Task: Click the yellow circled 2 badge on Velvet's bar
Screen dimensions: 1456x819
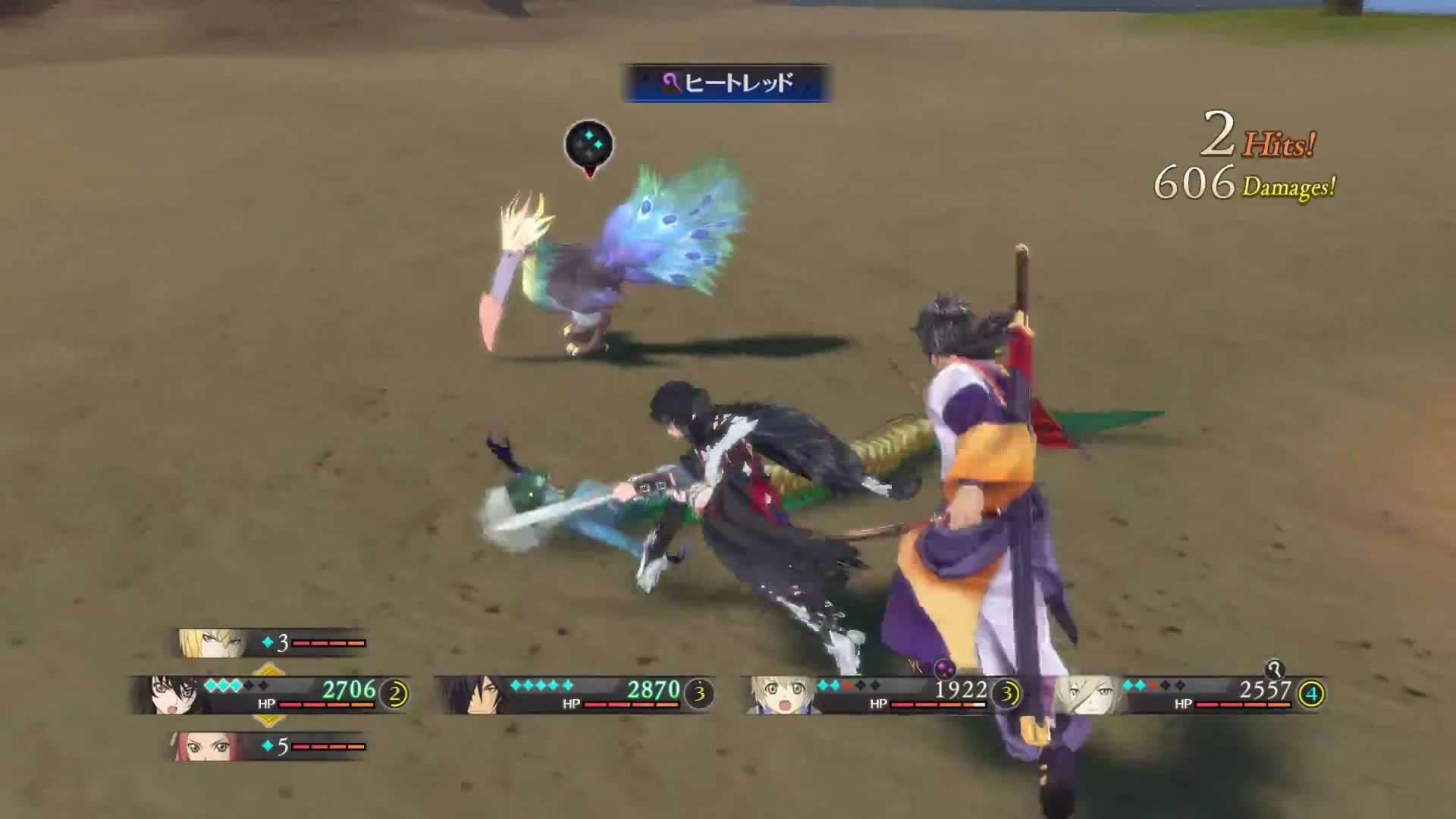Action: (x=395, y=693)
